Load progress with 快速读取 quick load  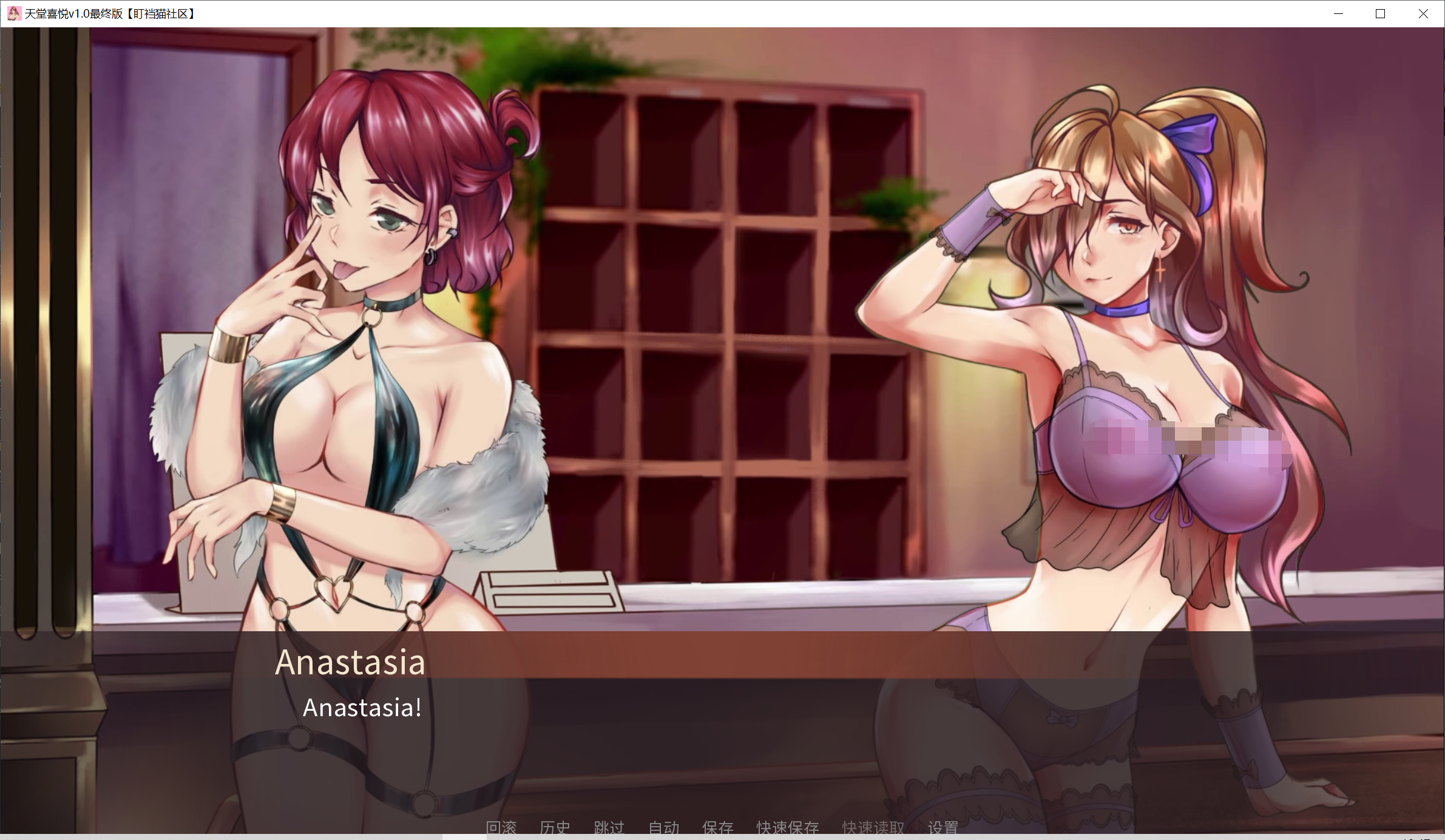[x=872, y=827]
